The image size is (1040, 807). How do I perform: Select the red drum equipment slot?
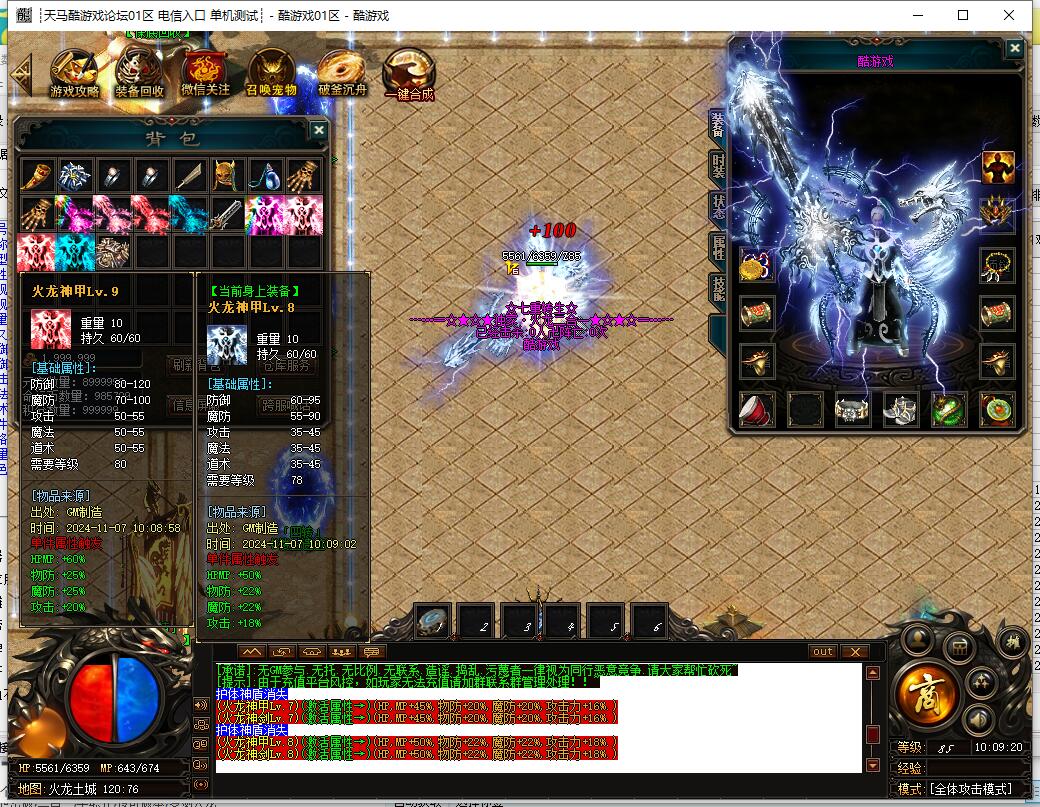757,408
